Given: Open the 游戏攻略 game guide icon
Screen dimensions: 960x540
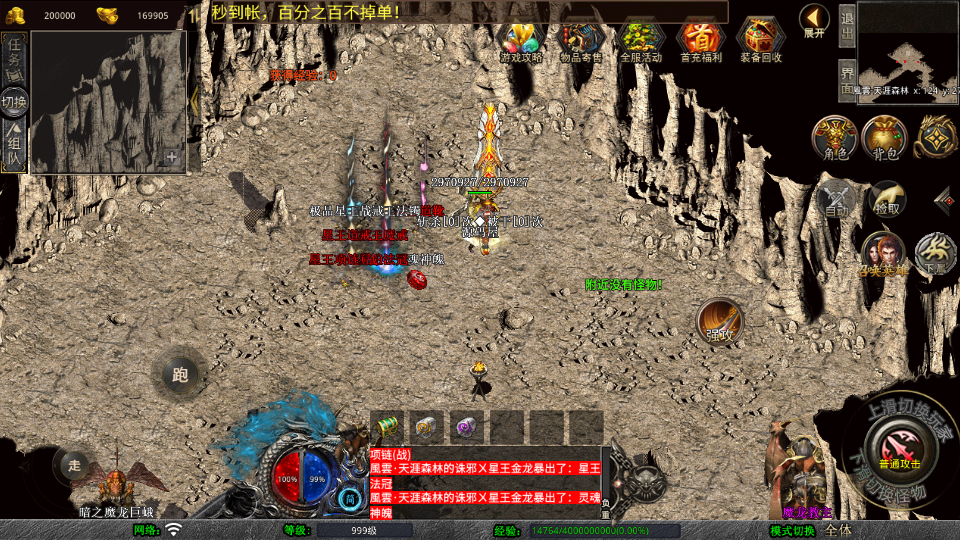Looking at the screenshot, I should coord(521,40).
